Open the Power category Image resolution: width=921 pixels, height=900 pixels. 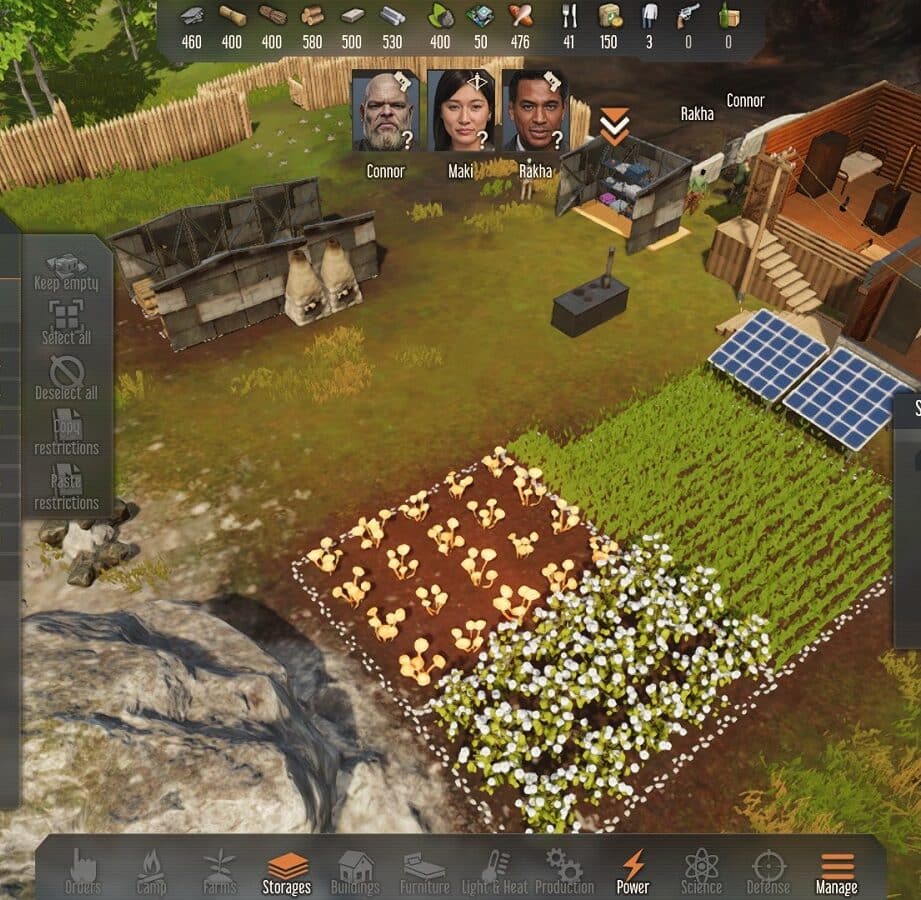(x=633, y=870)
